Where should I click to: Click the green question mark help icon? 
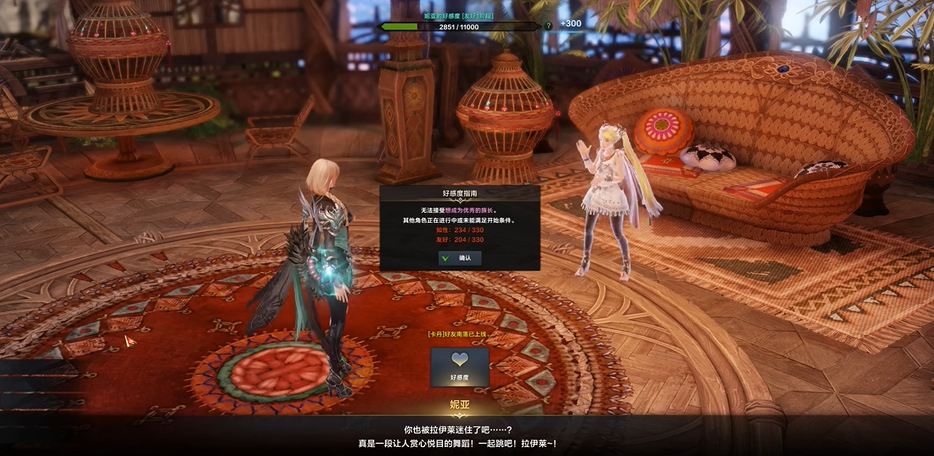(548, 26)
